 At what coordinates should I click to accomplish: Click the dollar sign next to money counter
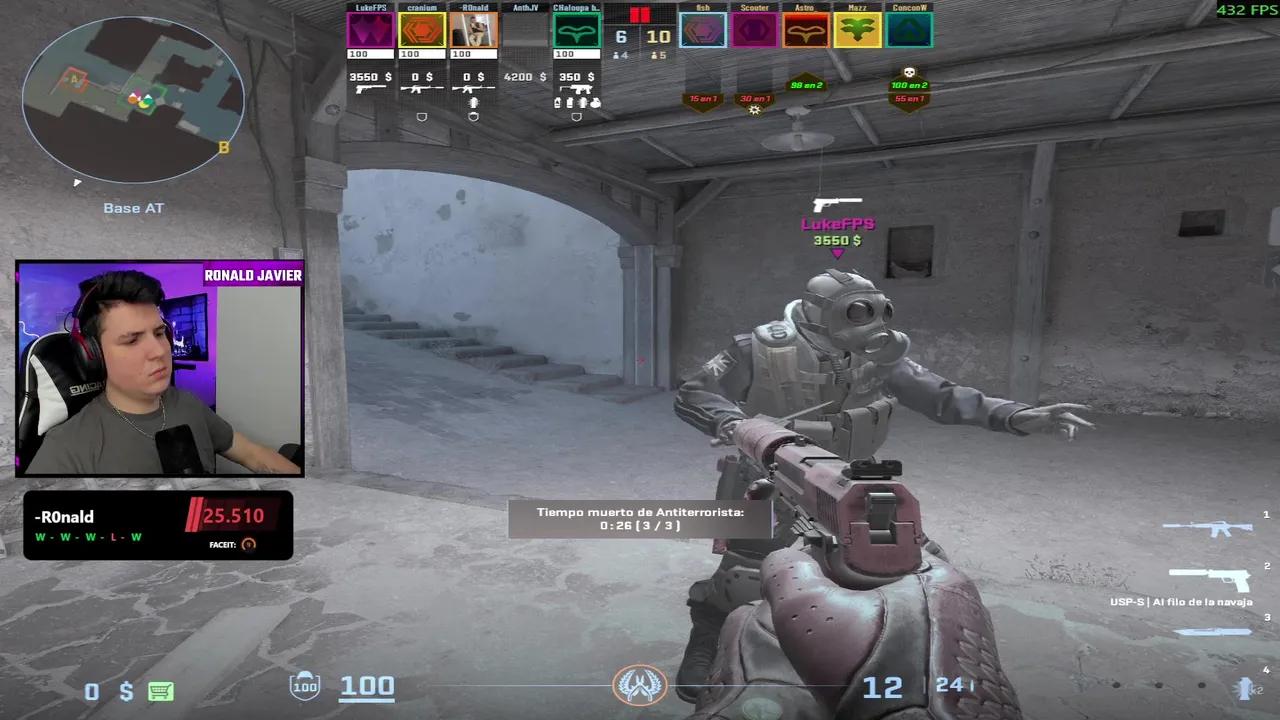120,691
